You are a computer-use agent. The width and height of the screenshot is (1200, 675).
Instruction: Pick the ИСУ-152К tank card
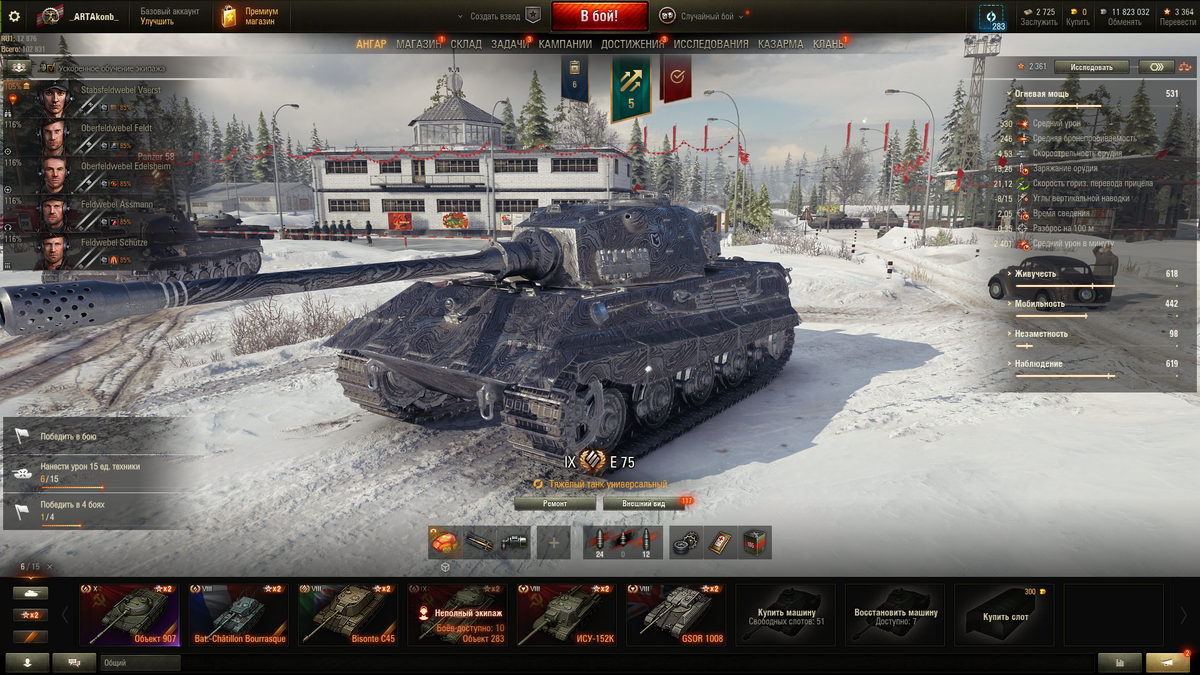[566, 615]
